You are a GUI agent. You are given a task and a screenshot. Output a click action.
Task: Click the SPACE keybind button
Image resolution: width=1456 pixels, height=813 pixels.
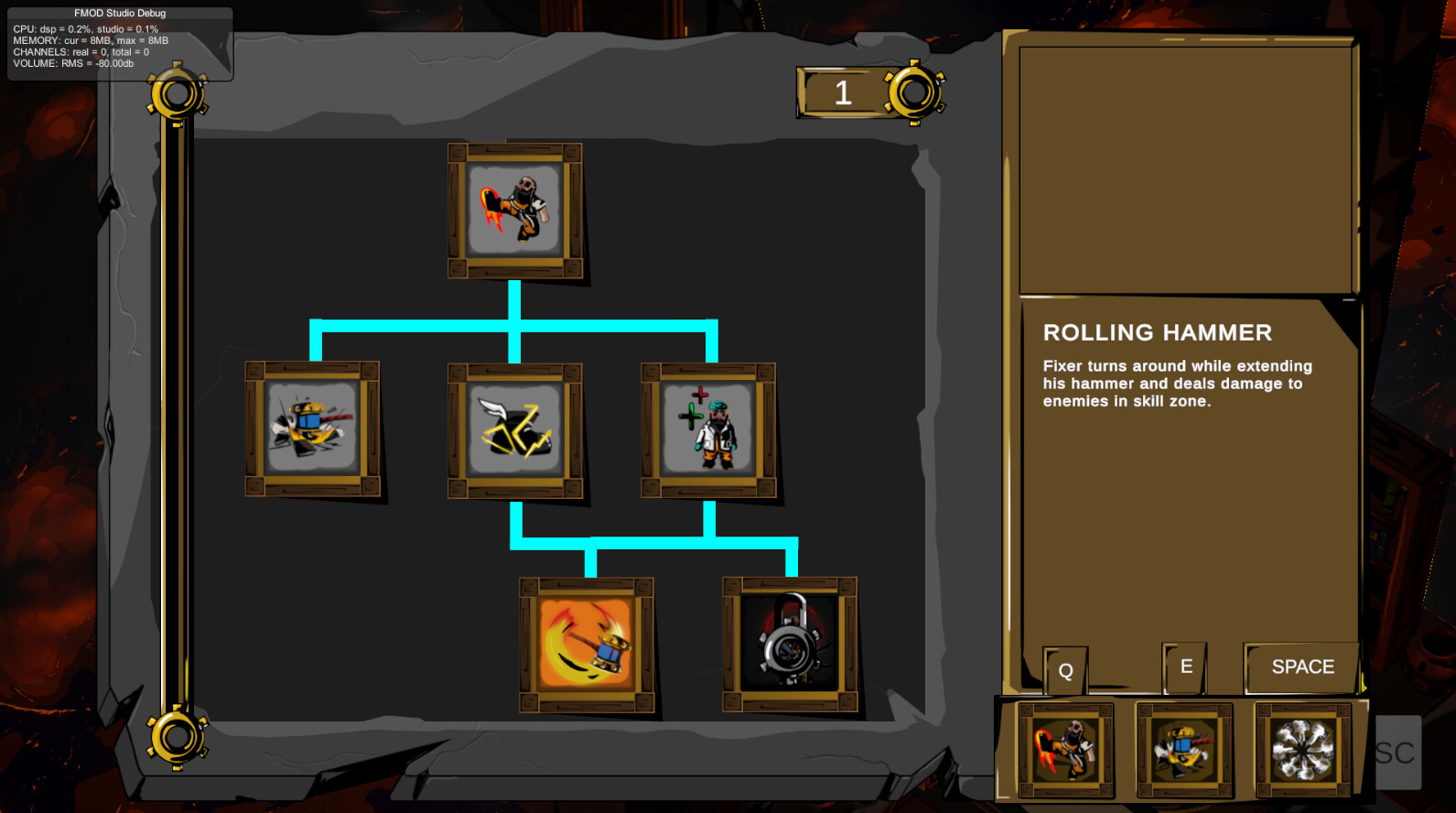1300,667
